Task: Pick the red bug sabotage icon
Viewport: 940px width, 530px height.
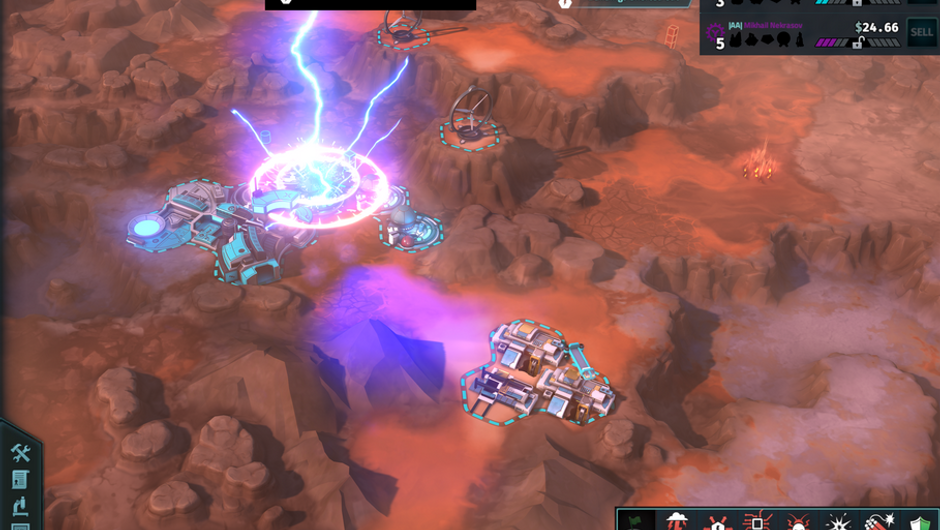Action: tap(797, 521)
